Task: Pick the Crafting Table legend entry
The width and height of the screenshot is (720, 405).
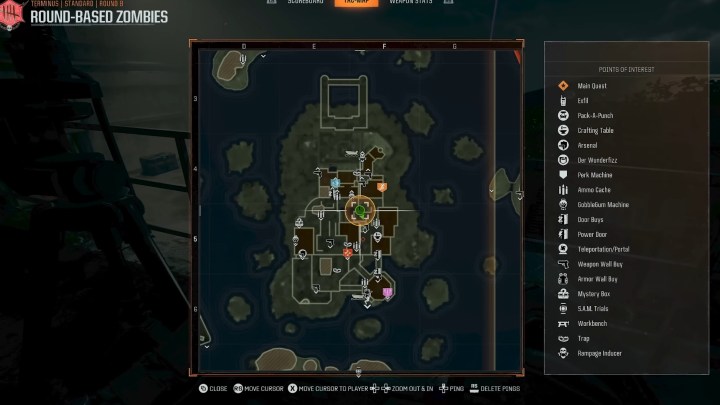Action: click(x=596, y=130)
